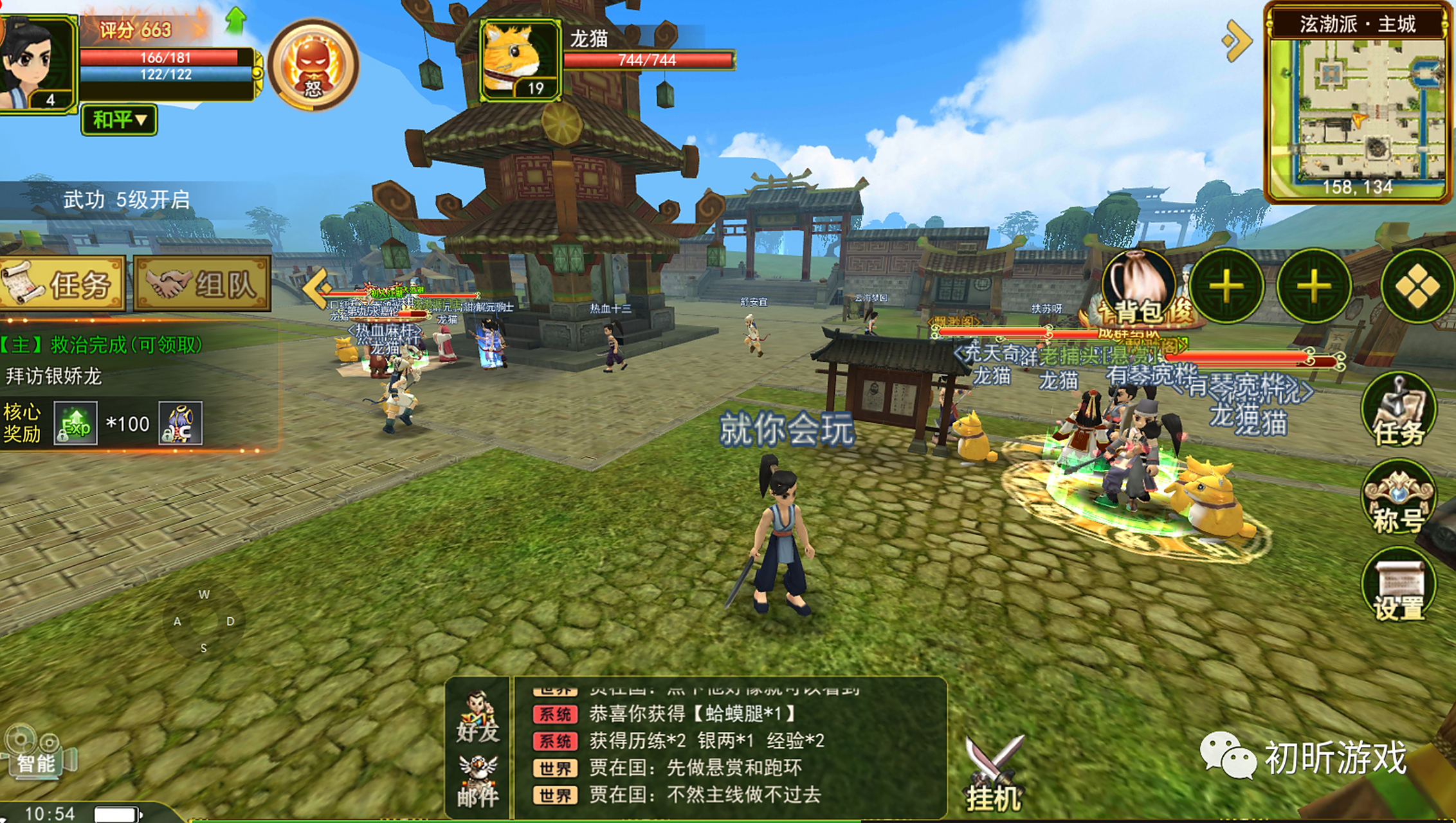
Task: Open the 好友 friends list
Action: (x=477, y=717)
